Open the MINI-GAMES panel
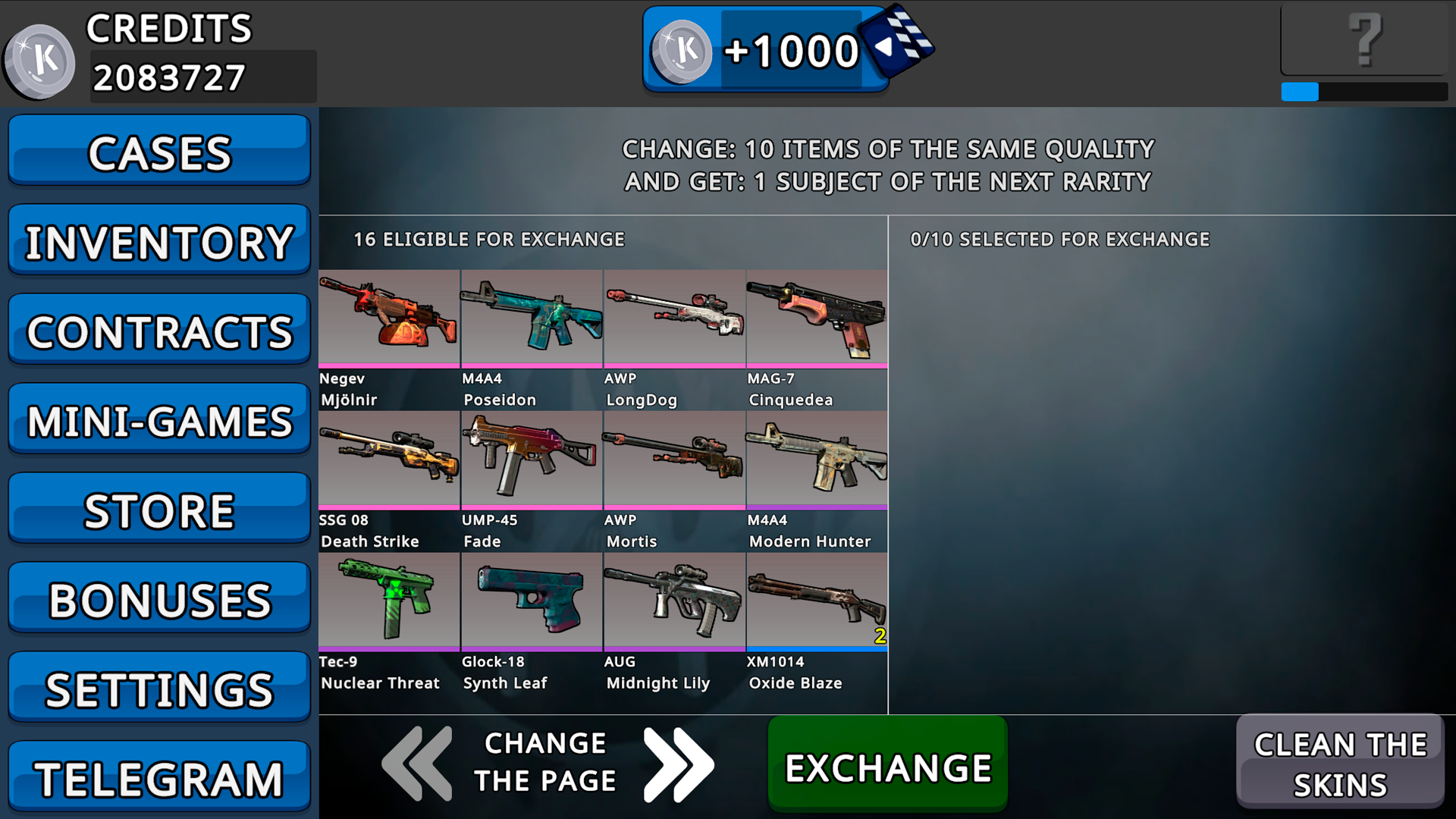The width and height of the screenshot is (1456, 819). pyautogui.click(x=158, y=419)
